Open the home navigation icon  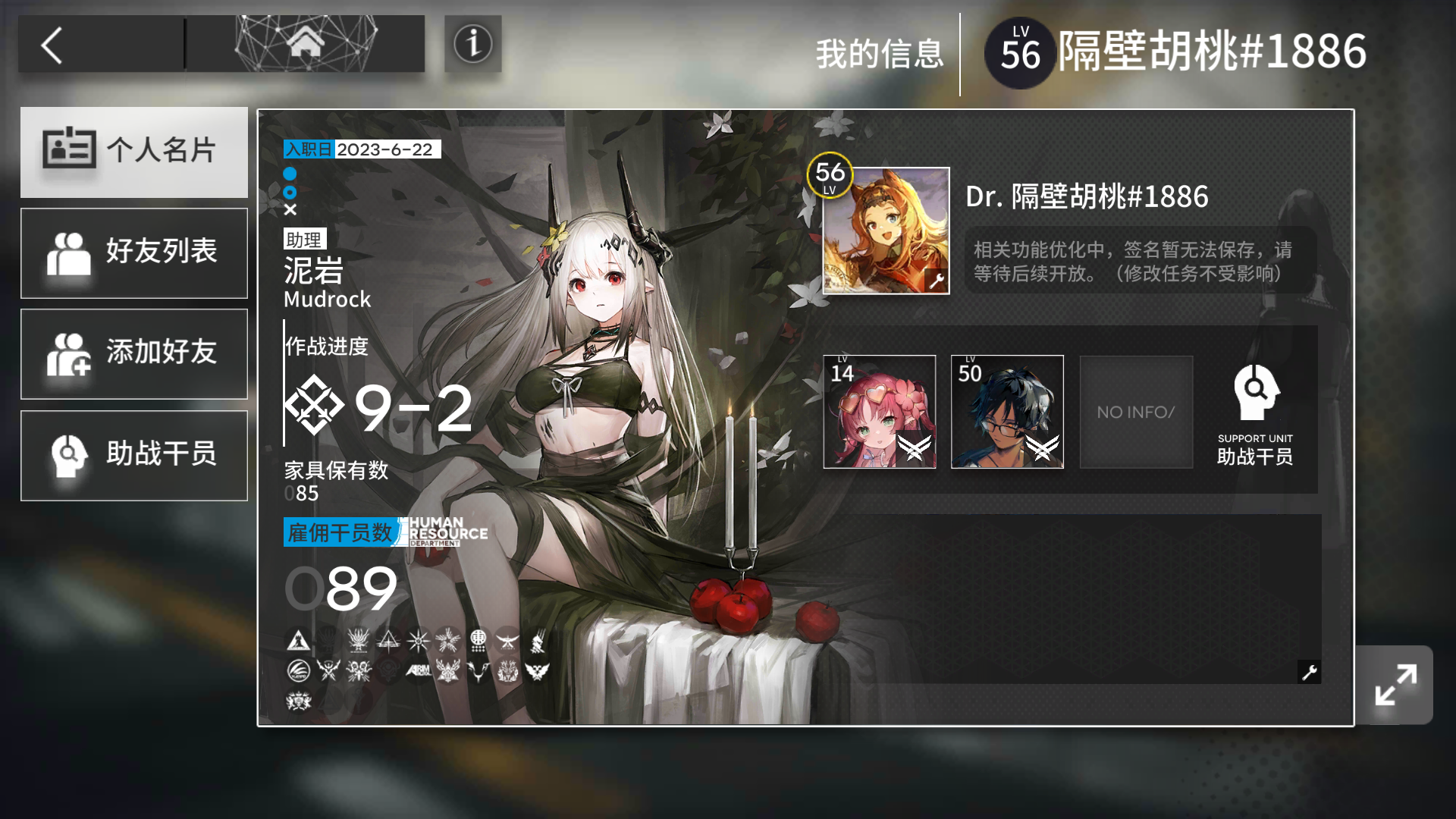tap(306, 44)
